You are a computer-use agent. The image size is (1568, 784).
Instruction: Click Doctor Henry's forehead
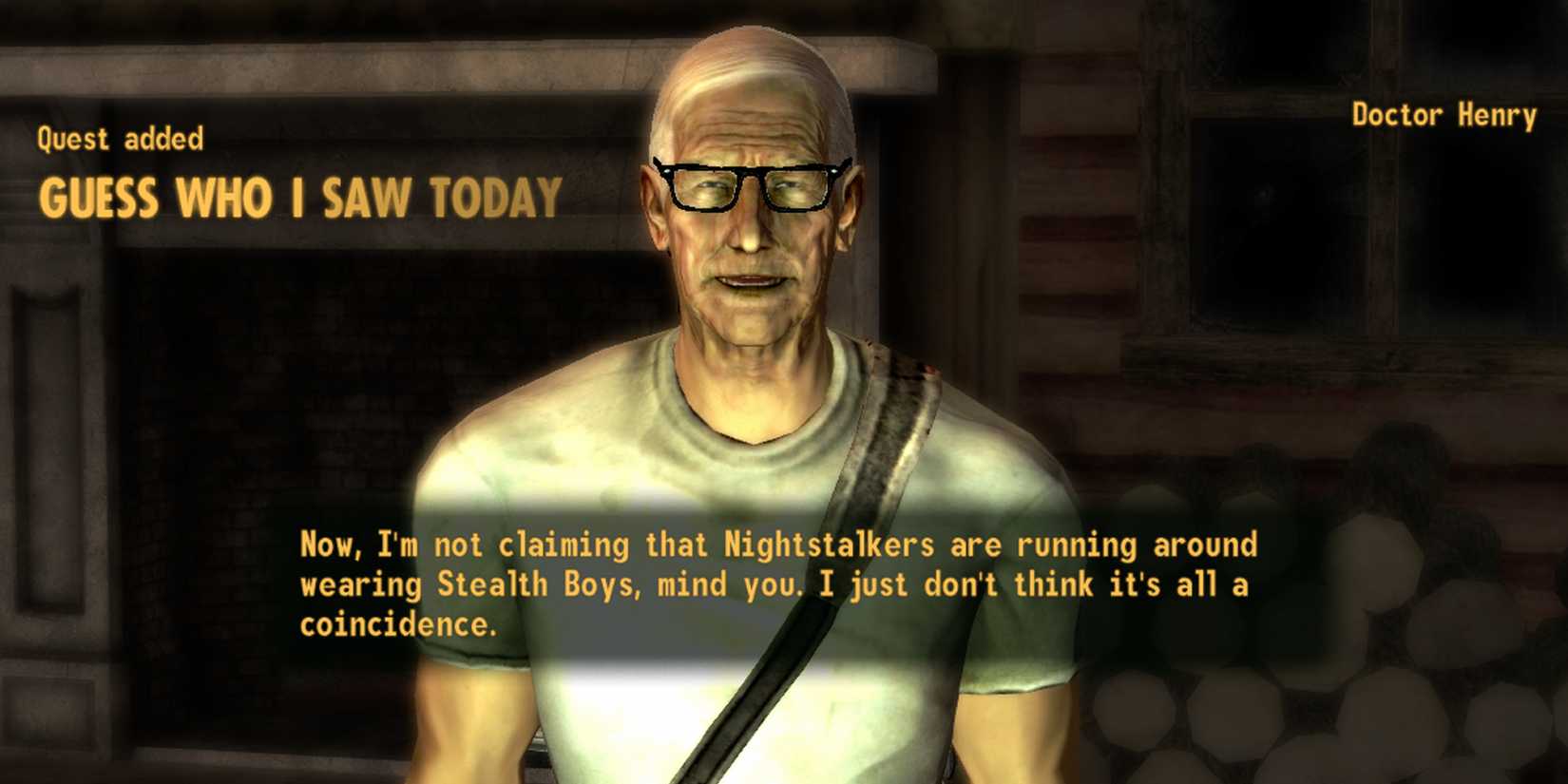coord(751,124)
